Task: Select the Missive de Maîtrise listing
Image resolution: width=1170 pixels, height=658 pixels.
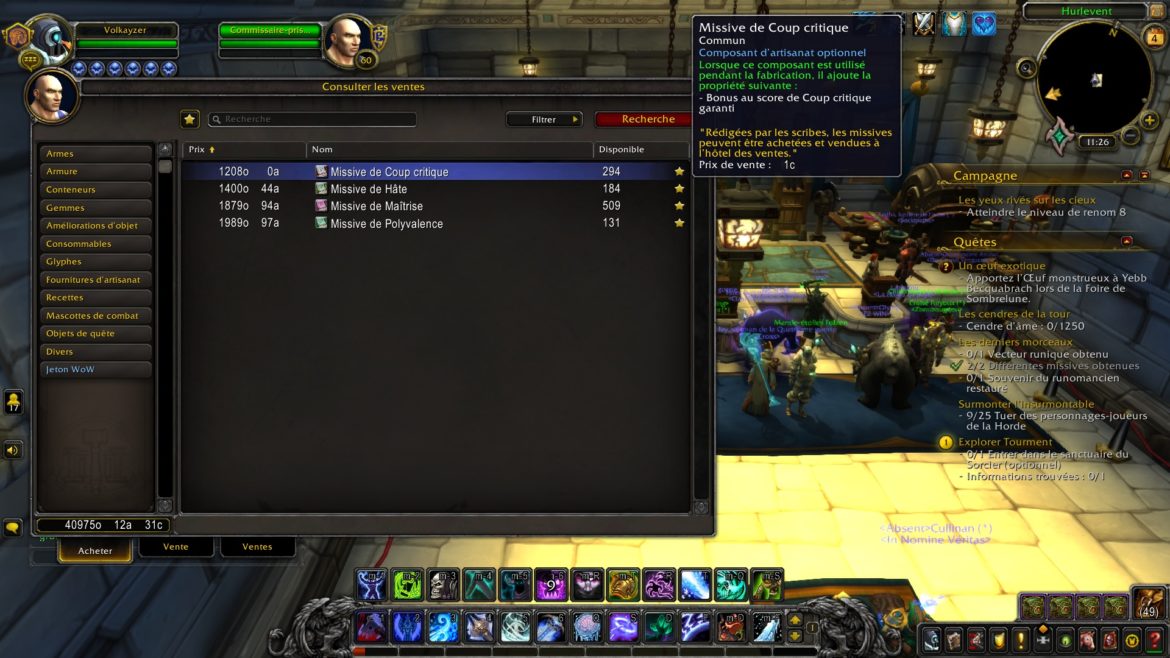Action: coord(373,206)
